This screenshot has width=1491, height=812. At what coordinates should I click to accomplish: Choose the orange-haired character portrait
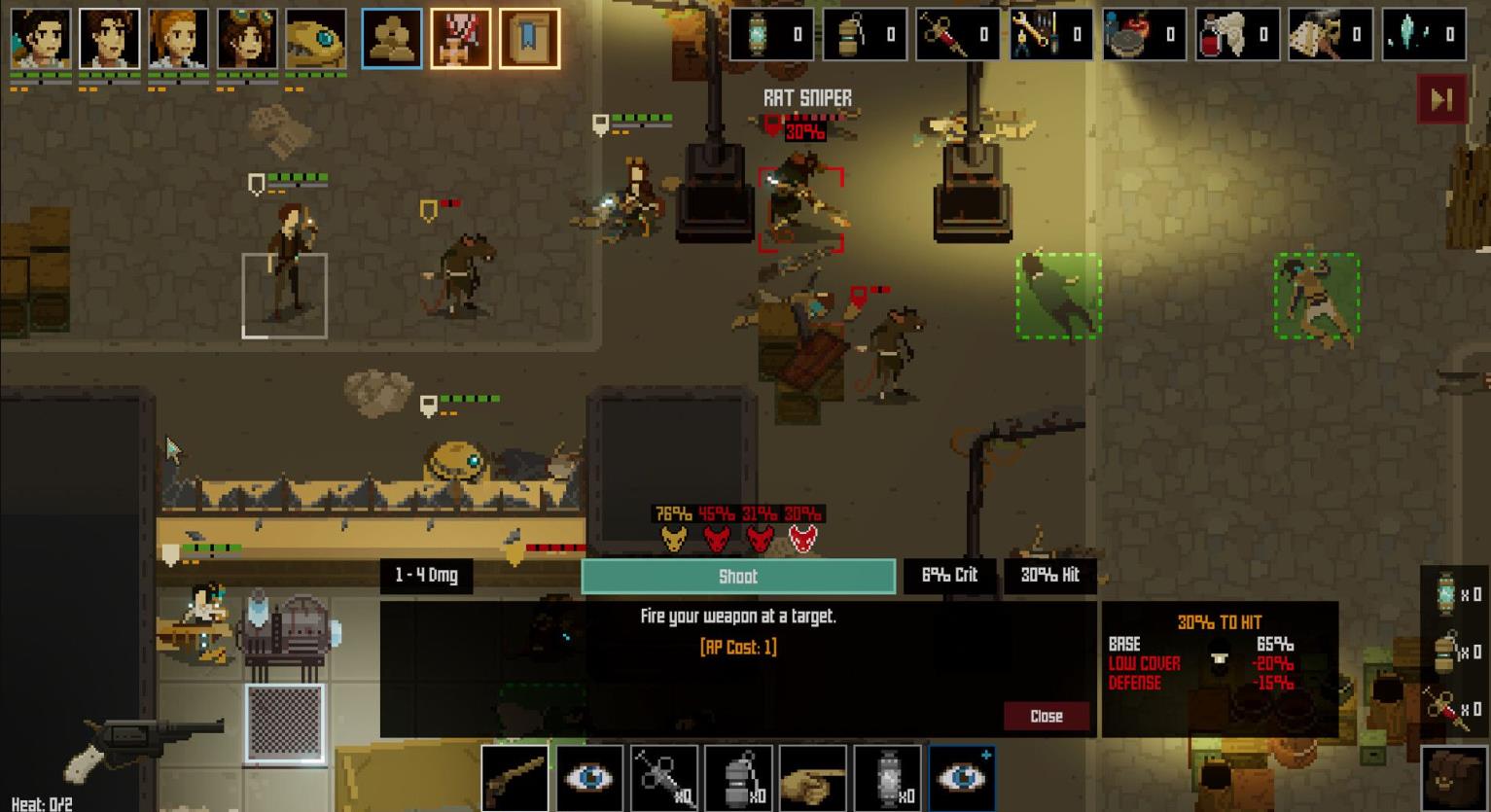pos(178,39)
